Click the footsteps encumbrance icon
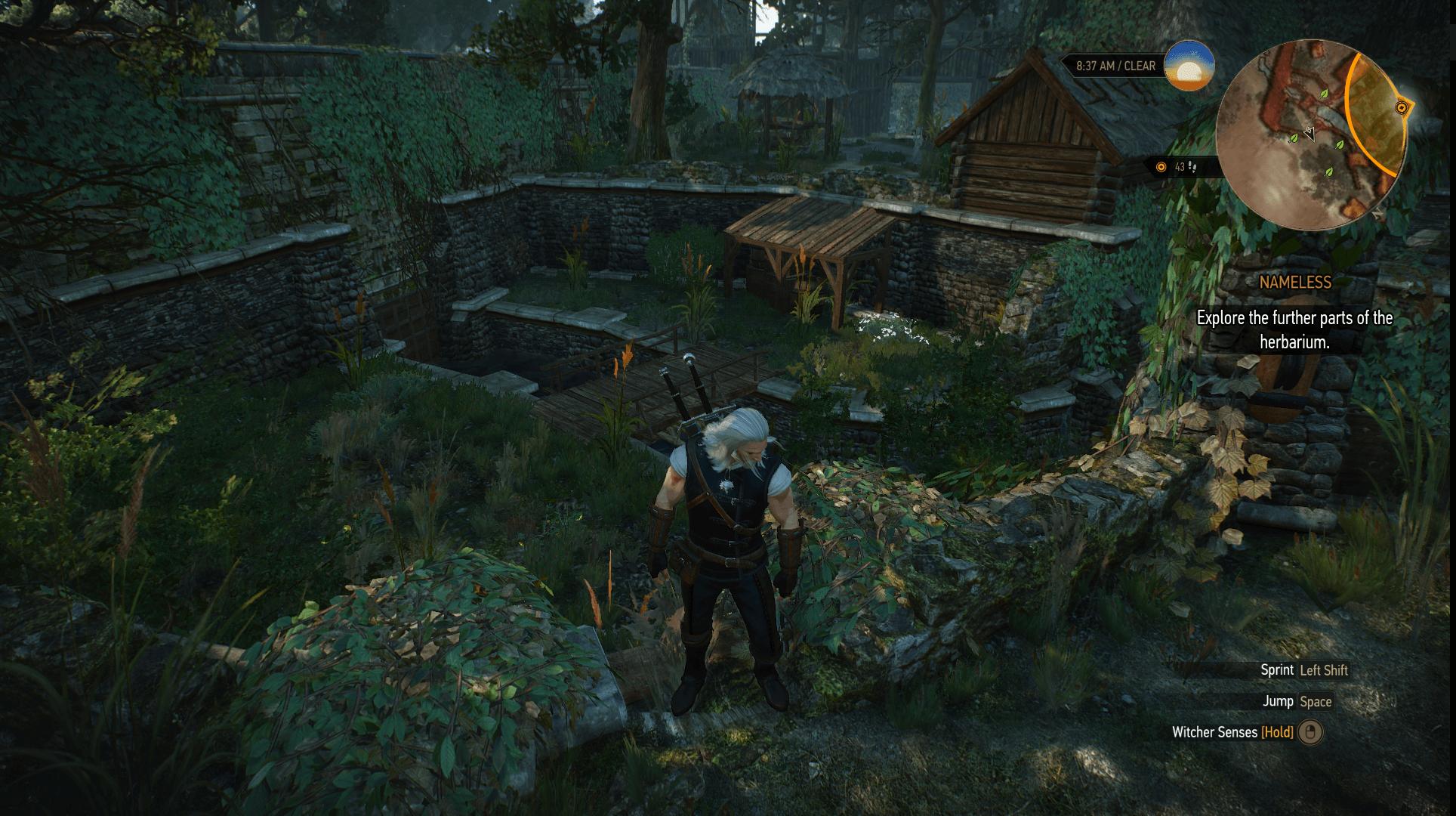Screen dimensions: 1456x816 tap(1193, 167)
